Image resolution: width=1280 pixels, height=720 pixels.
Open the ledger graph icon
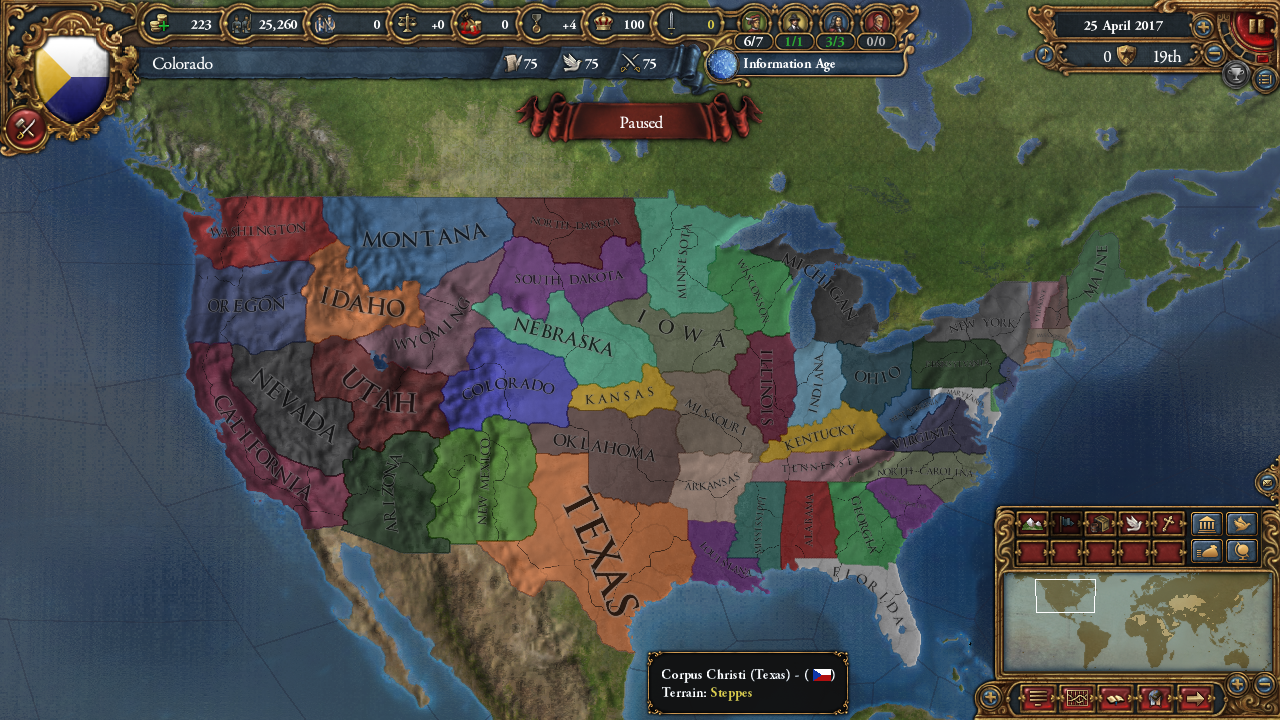[x=1077, y=699]
